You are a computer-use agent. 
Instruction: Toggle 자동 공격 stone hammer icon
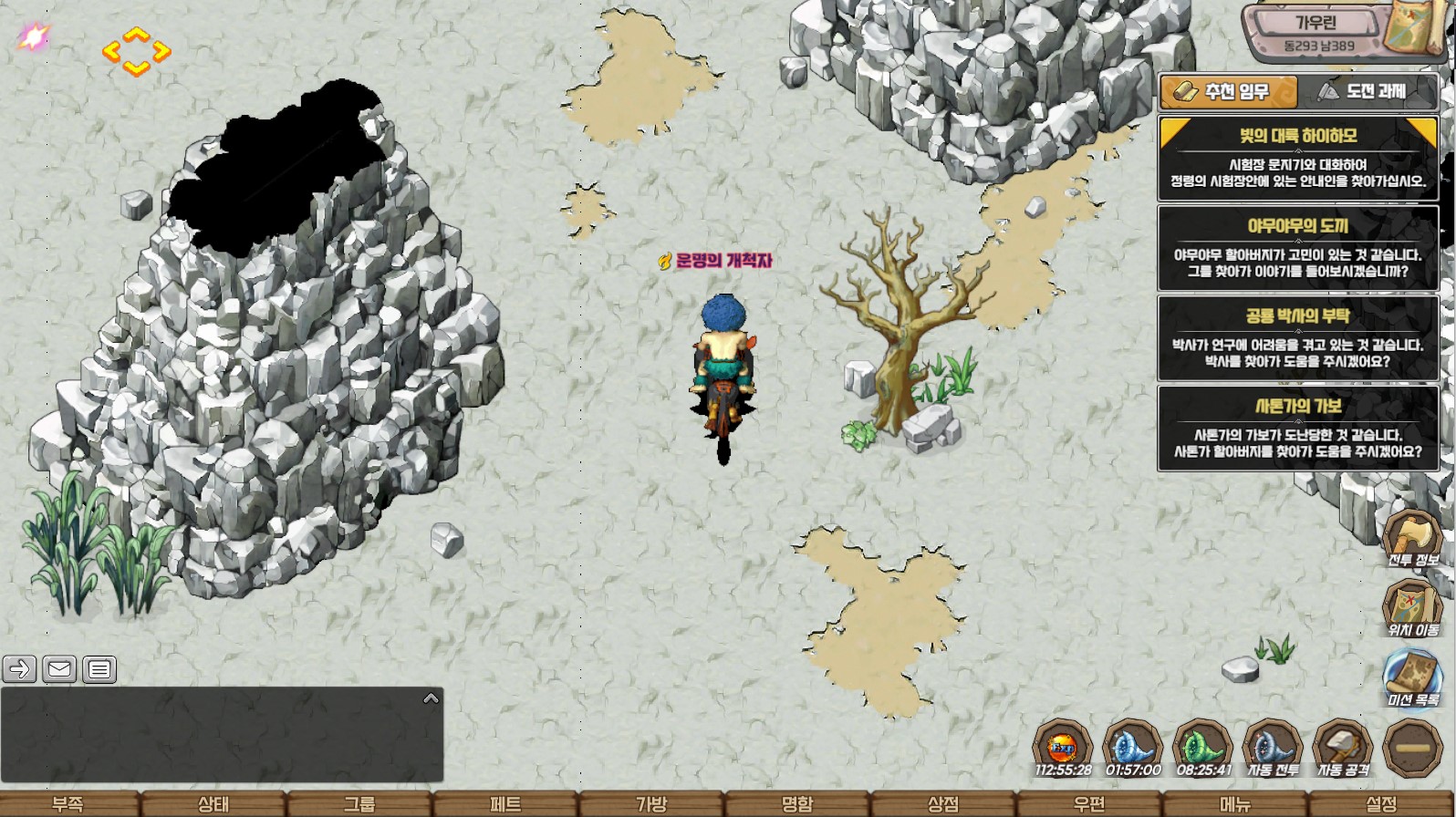click(1343, 747)
